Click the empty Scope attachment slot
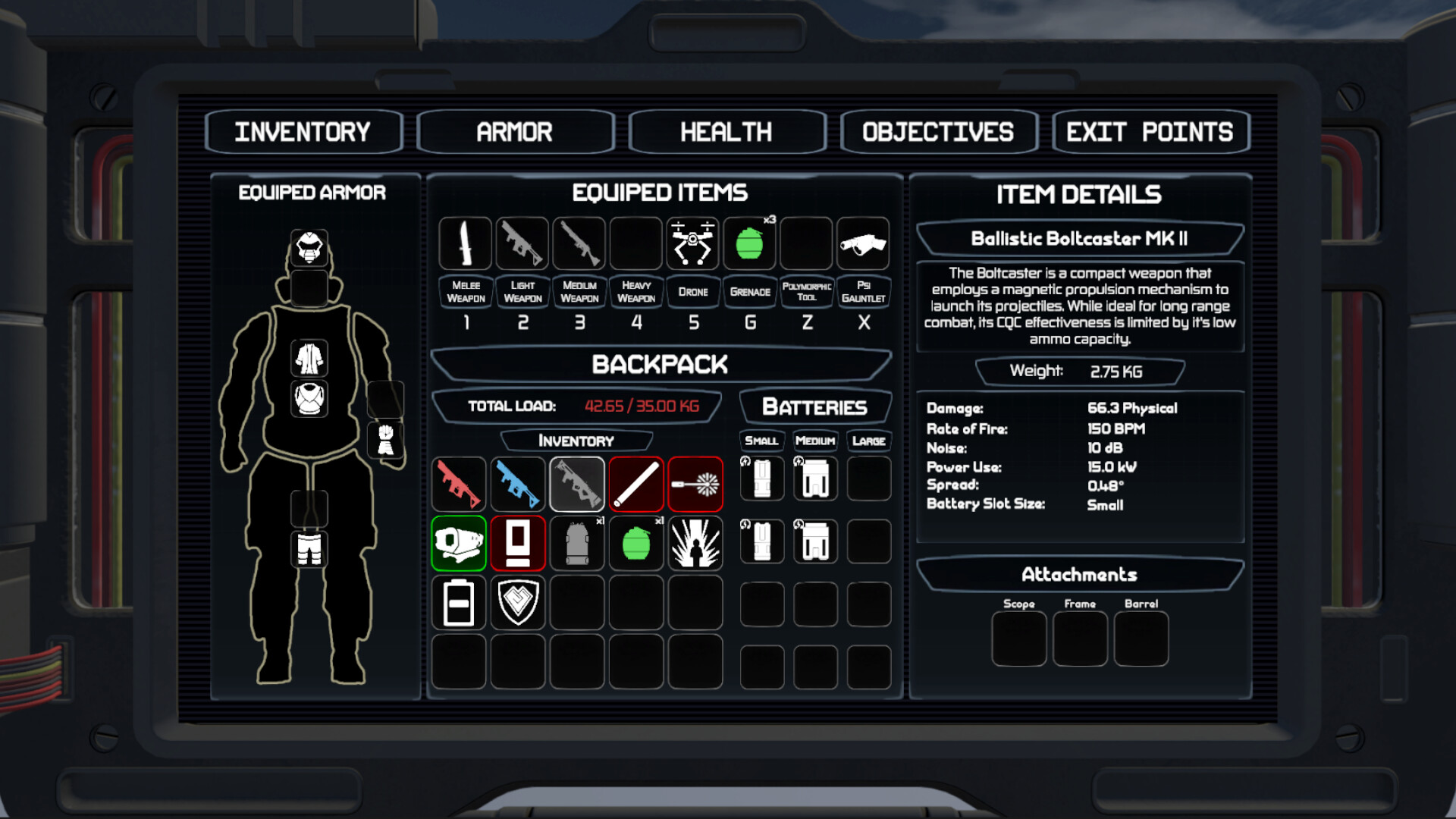 click(x=1019, y=638)
